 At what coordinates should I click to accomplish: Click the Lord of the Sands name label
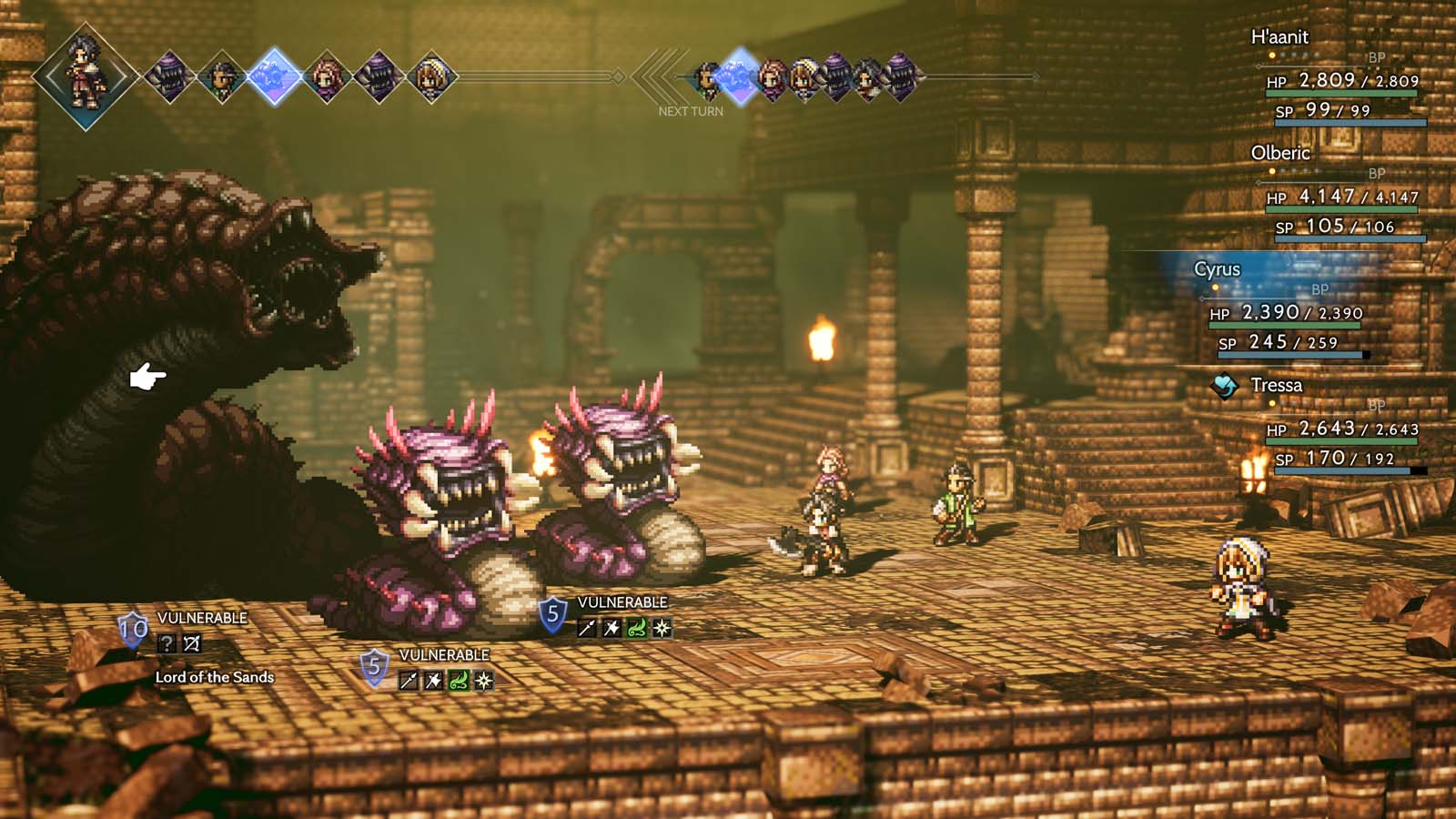pos(215,677)
